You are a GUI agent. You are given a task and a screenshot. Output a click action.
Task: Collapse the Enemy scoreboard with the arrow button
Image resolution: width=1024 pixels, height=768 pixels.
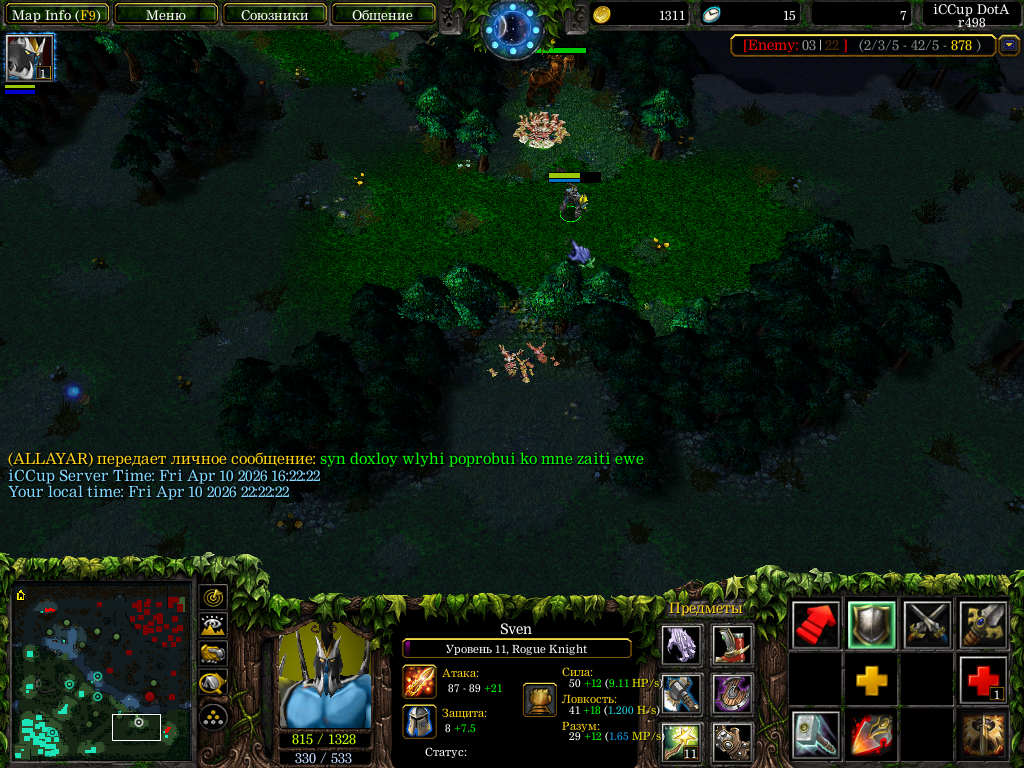click(x=1010, y=45)
